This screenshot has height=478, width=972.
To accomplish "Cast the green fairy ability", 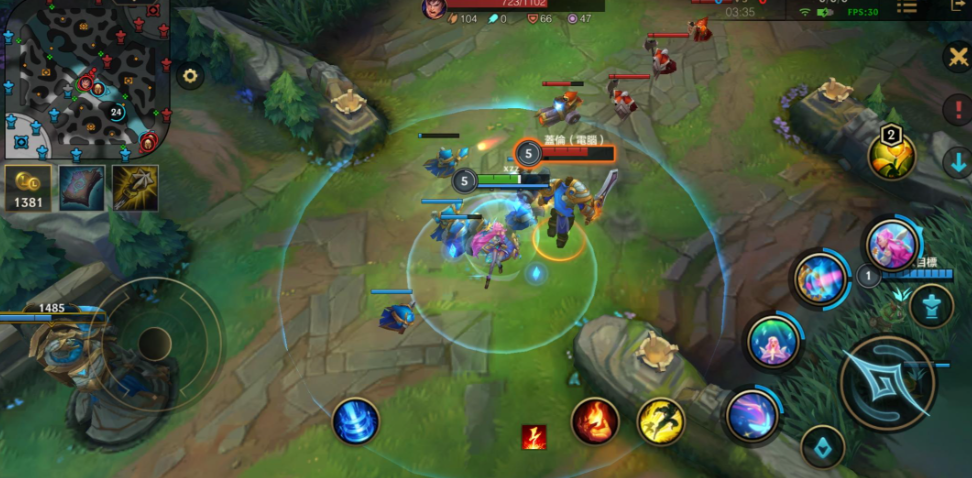I will 773,342.
